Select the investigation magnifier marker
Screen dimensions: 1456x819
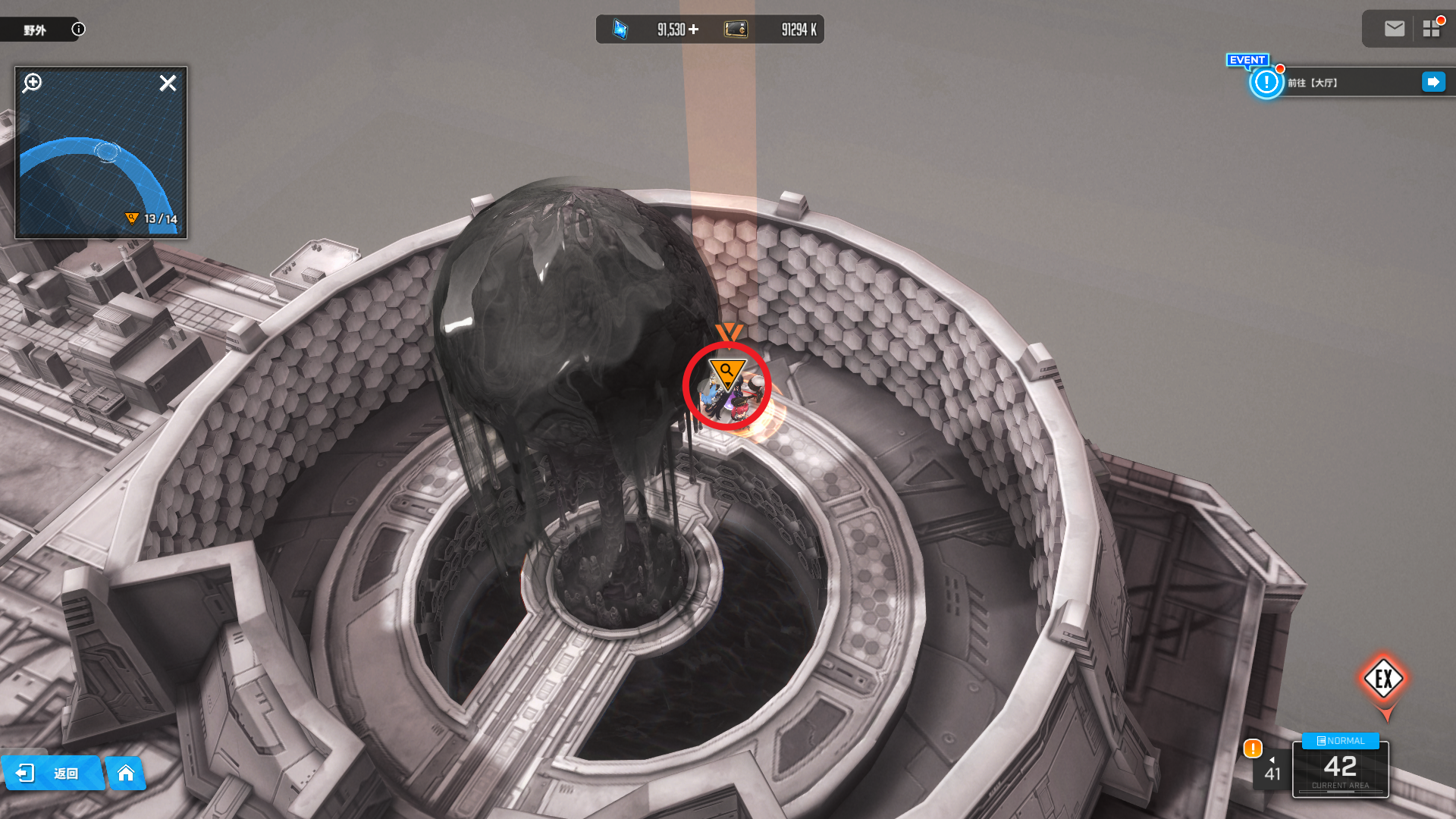pyautogui.click(x=726, y=372)
